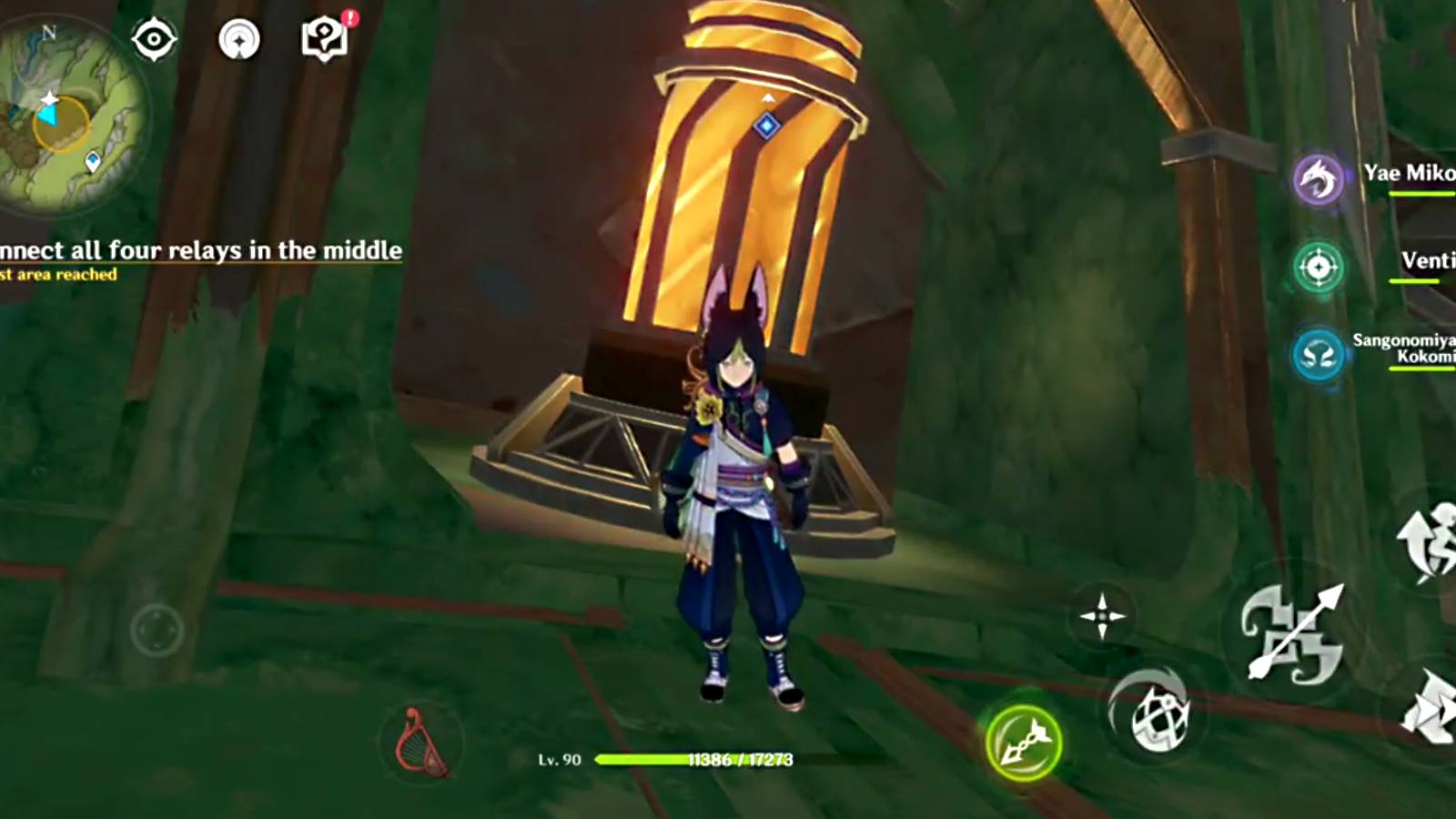The image size is (1456, 819).
Task: Select Sangonomiya Kokomi's Hydro party icon
Action: [1317, 355]
